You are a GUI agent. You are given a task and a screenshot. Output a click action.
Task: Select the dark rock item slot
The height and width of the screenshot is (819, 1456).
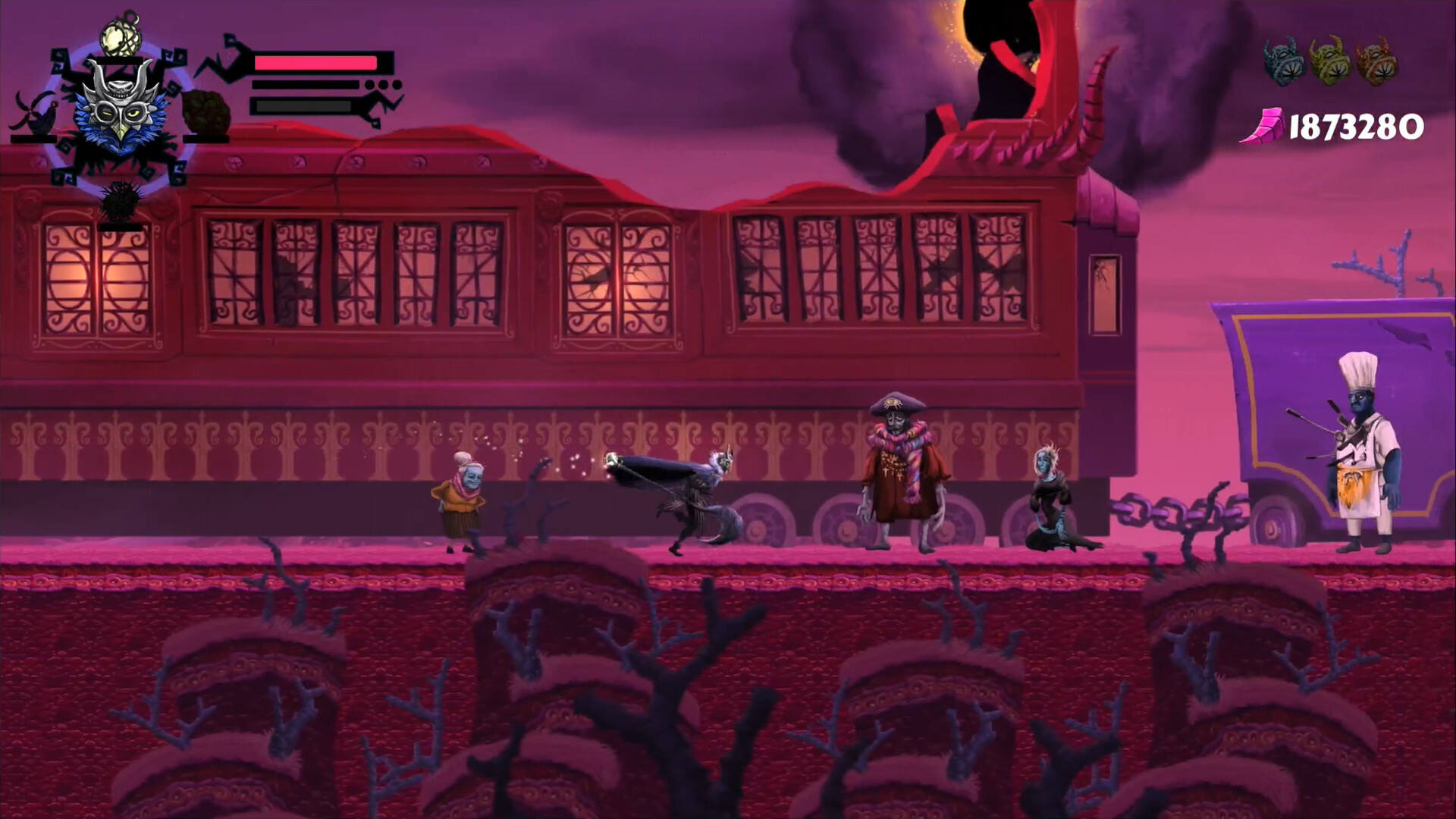(x=206, y=112)
